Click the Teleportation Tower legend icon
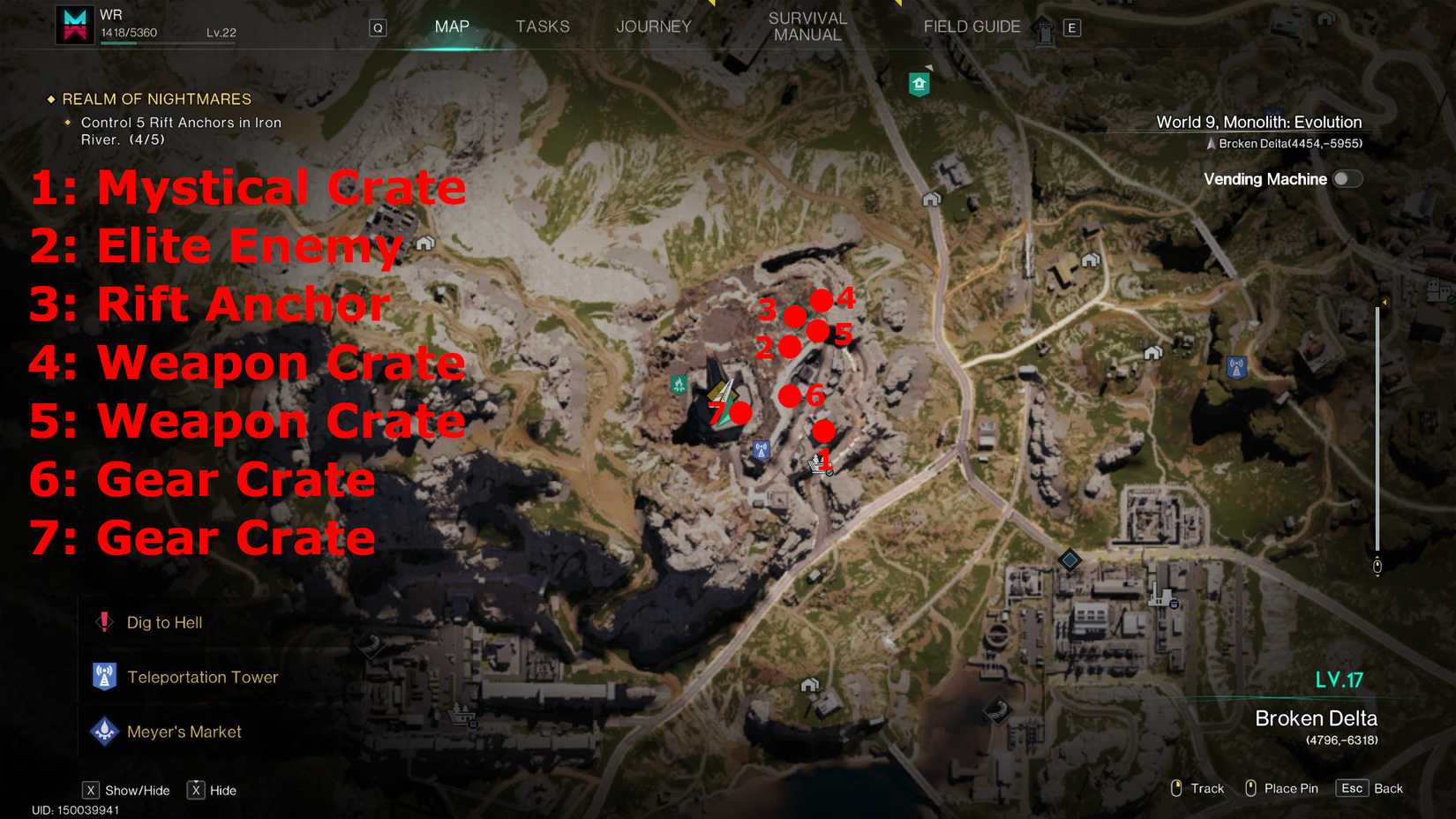 [103, 676]
